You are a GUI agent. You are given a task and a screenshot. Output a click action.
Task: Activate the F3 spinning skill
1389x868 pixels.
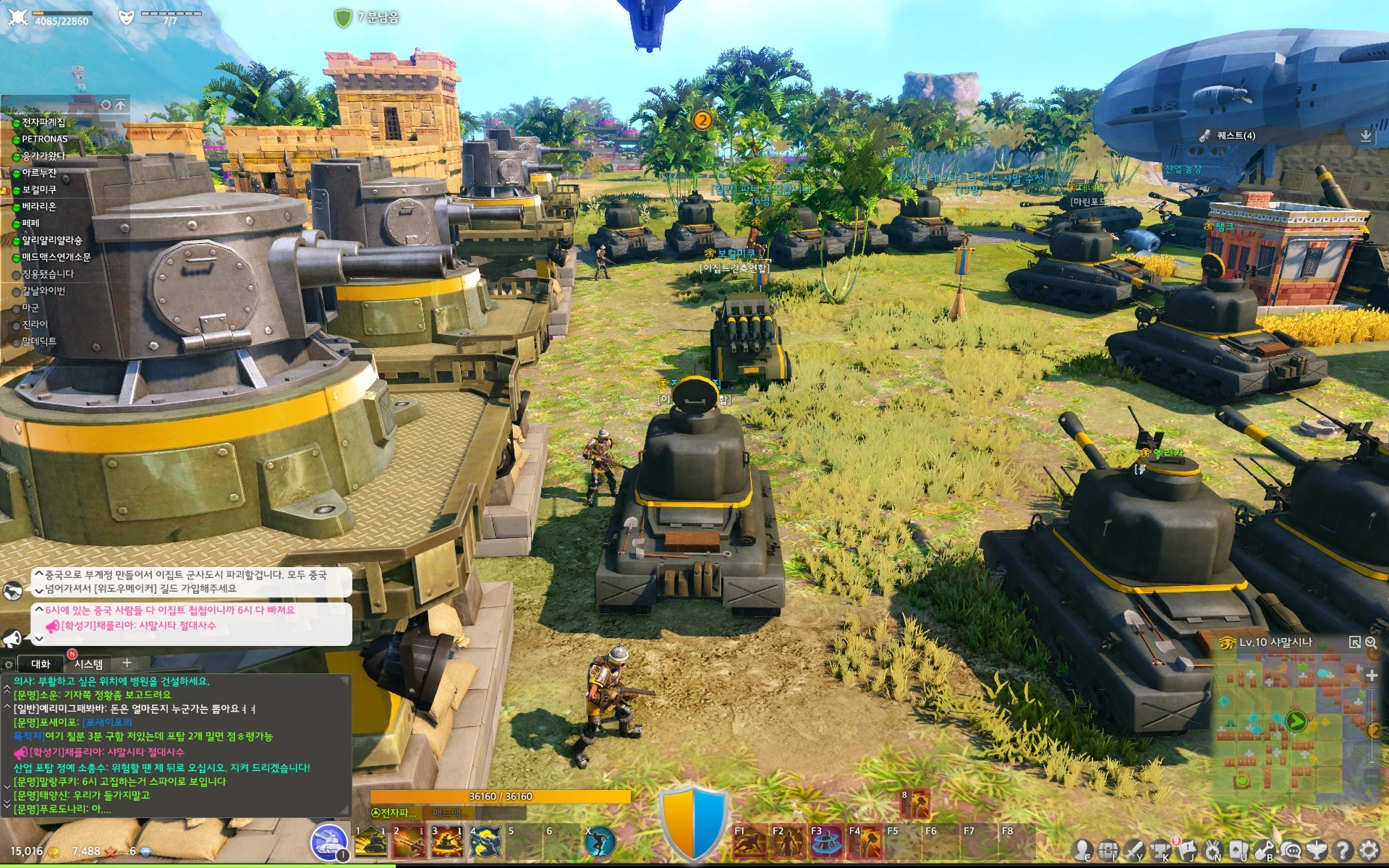[x=826, y=843]
